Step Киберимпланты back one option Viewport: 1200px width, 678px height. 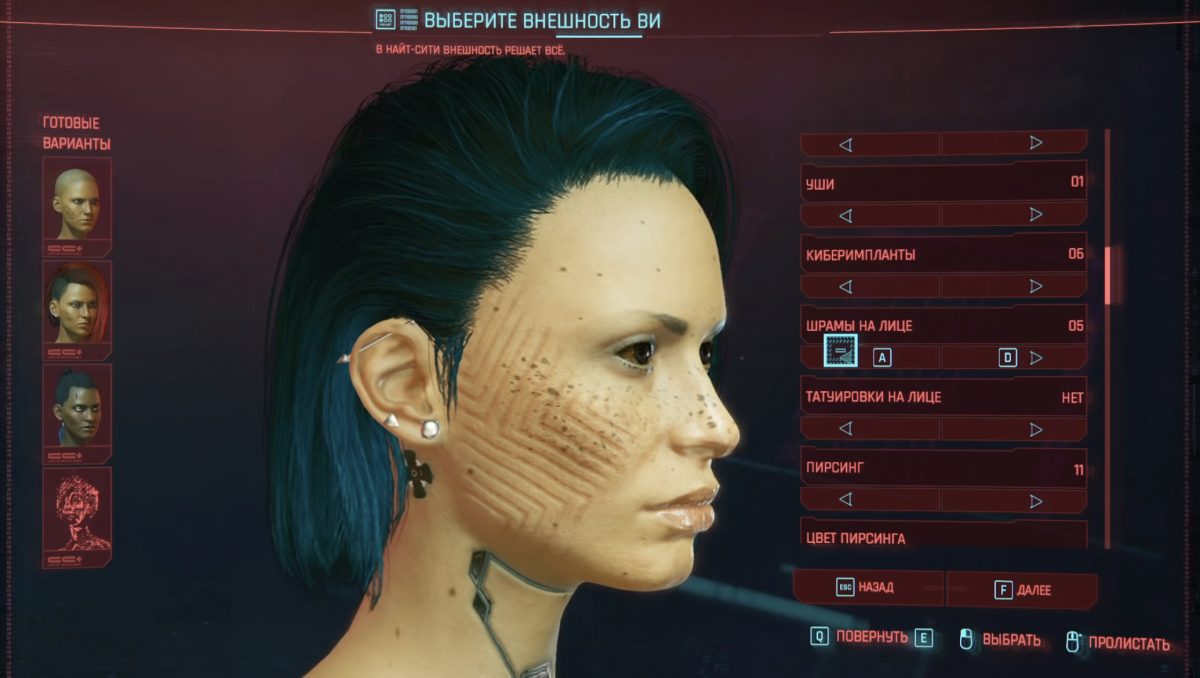[845, 286]
